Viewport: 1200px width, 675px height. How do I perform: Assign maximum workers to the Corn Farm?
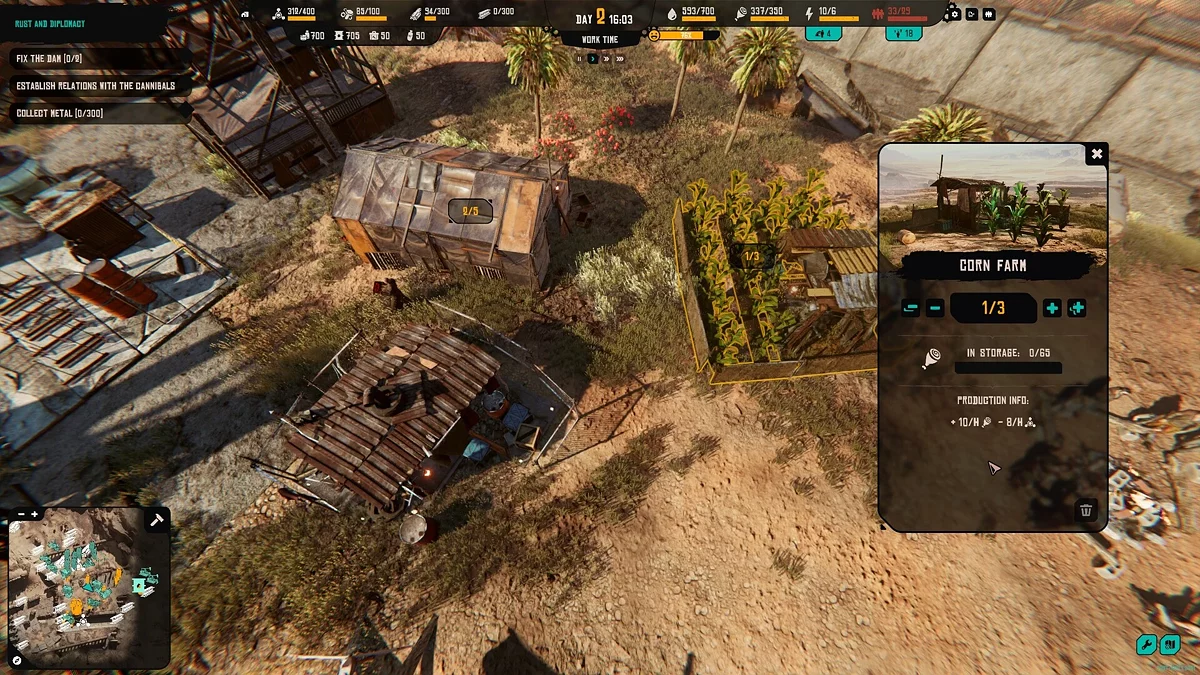1076,308
